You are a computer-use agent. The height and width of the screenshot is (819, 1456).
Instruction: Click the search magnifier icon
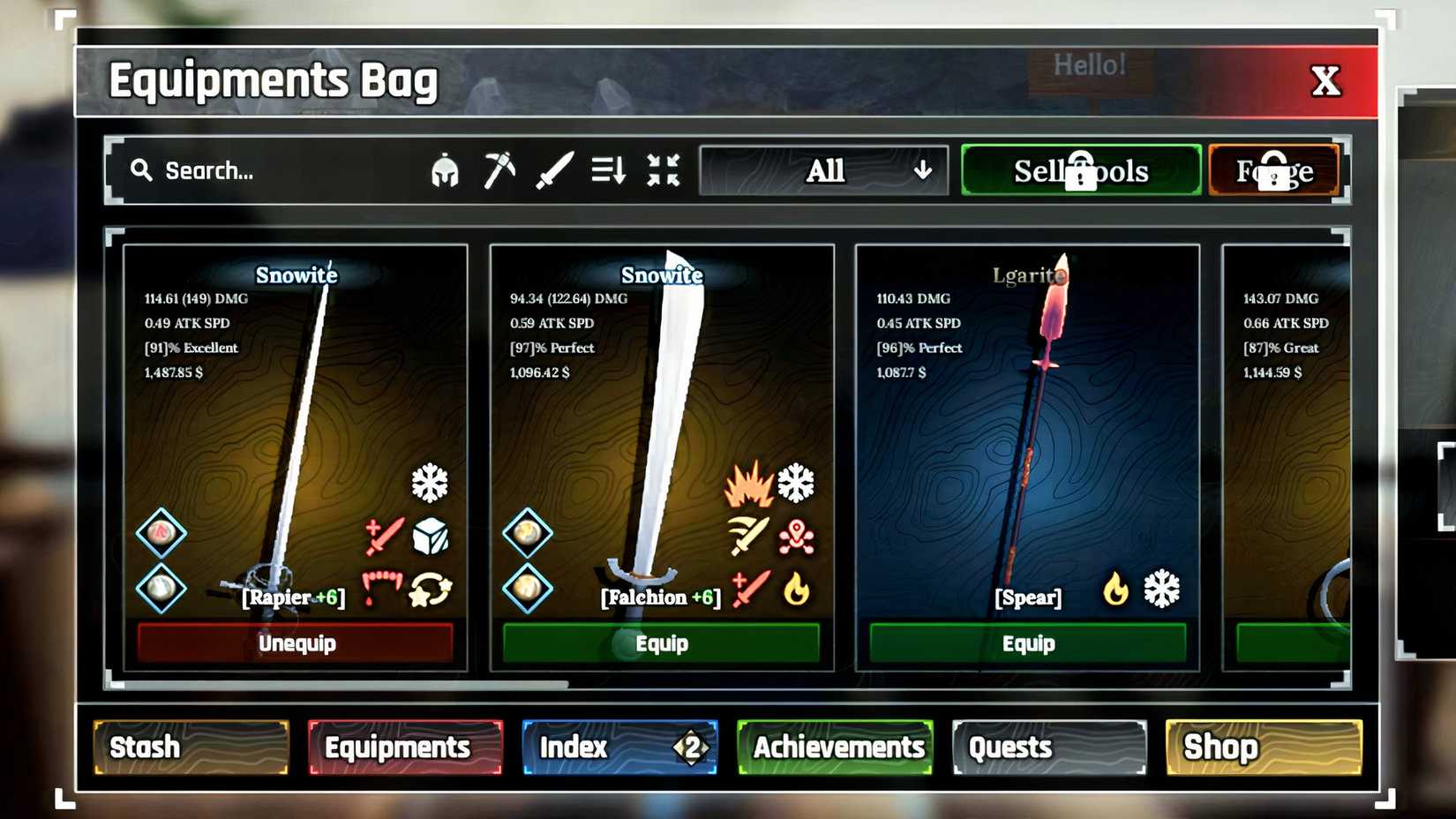[x=141, y=170]
